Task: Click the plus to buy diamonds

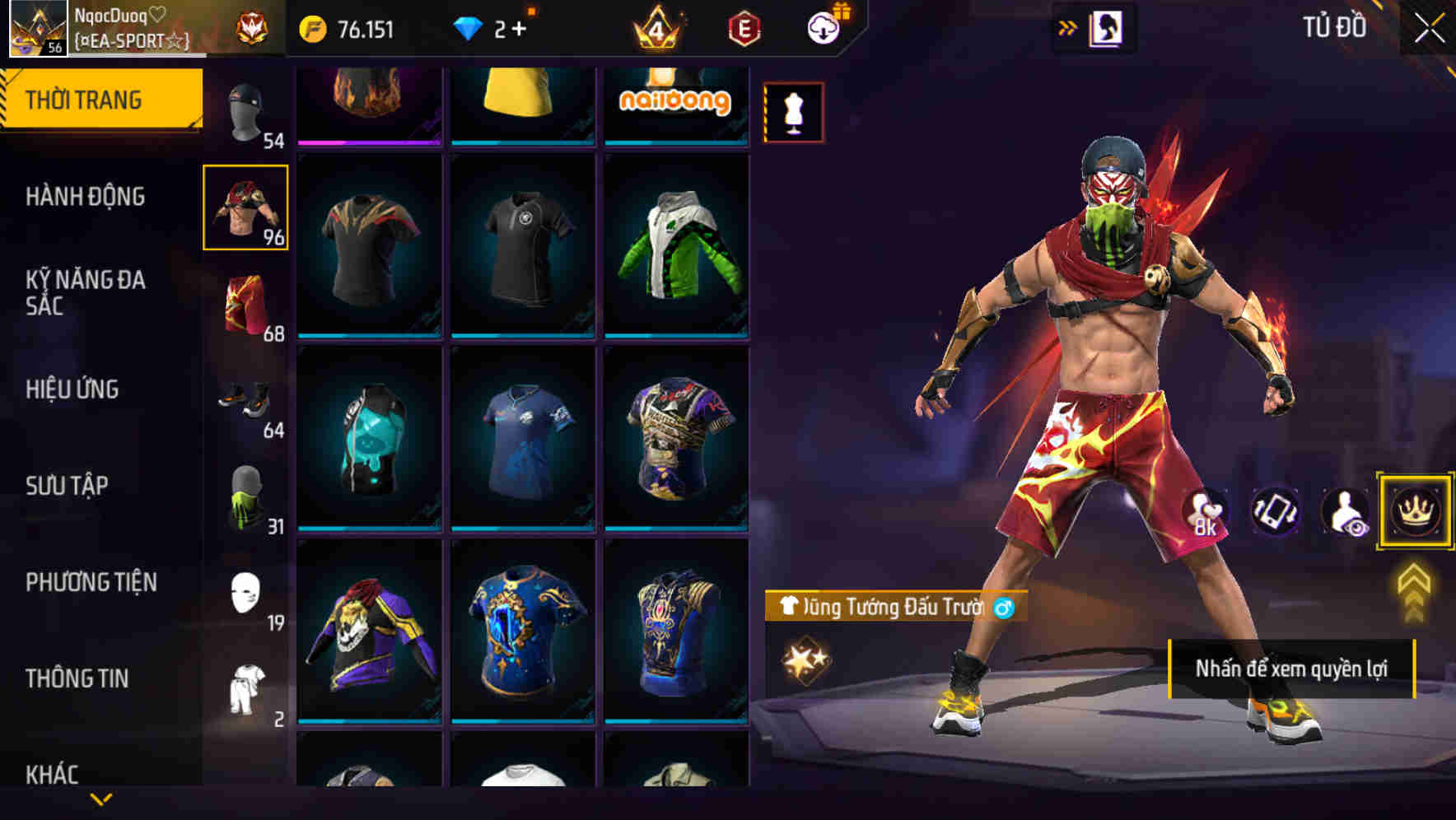Action: coord(522,27)
